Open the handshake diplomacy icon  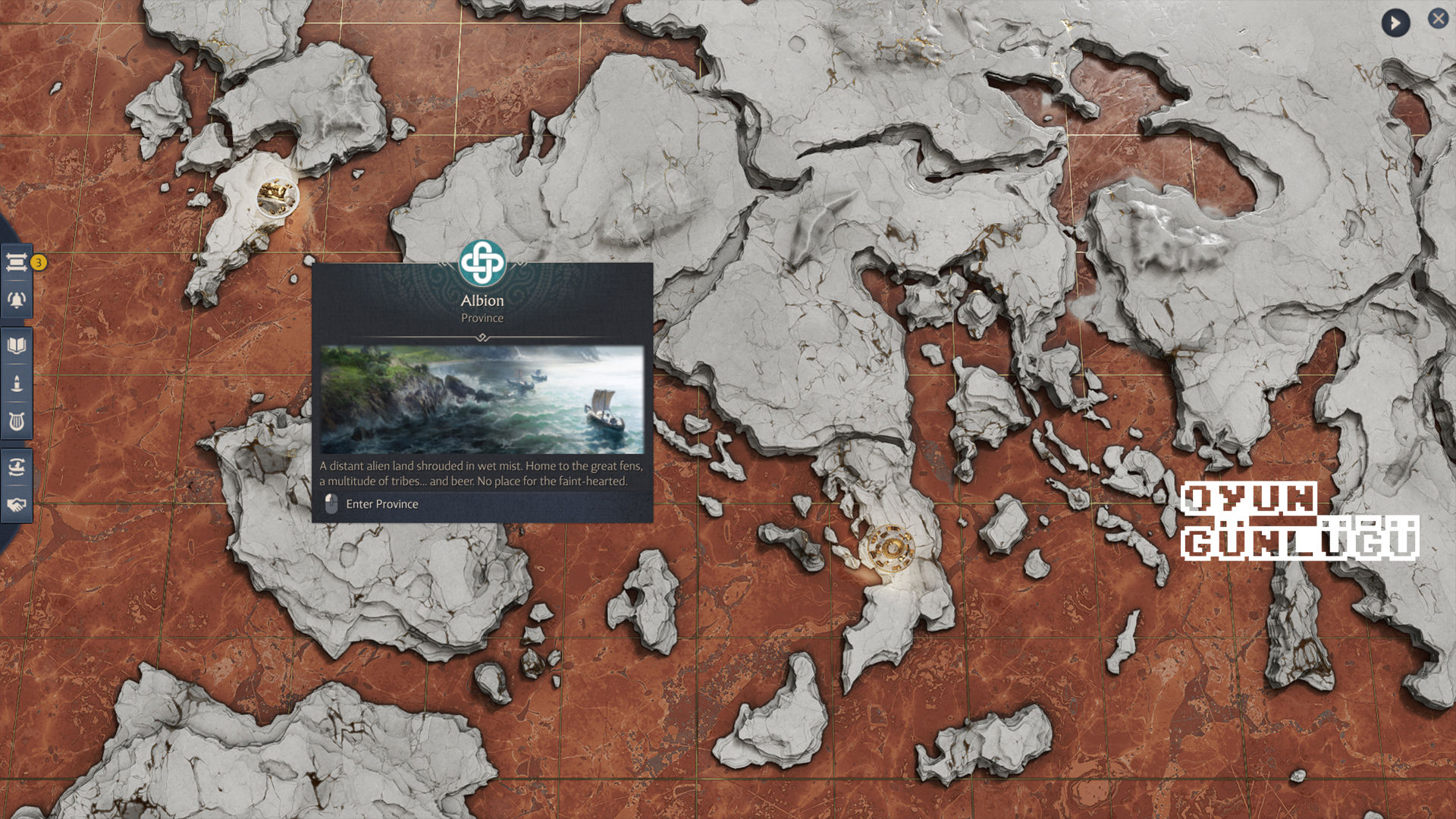(x=17, y=504)
